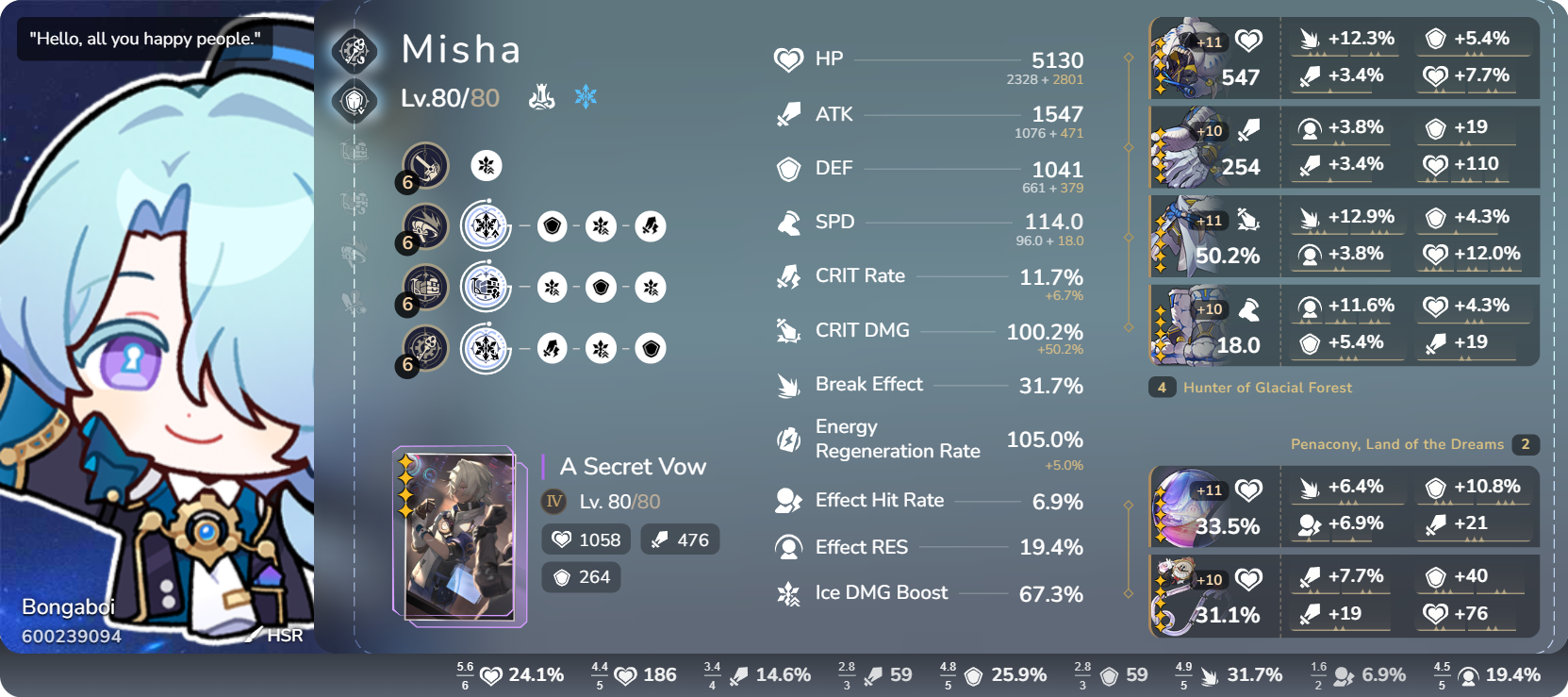
Task: Open the Skill trace icon showing the luggage
Action: tap(424, 288)
